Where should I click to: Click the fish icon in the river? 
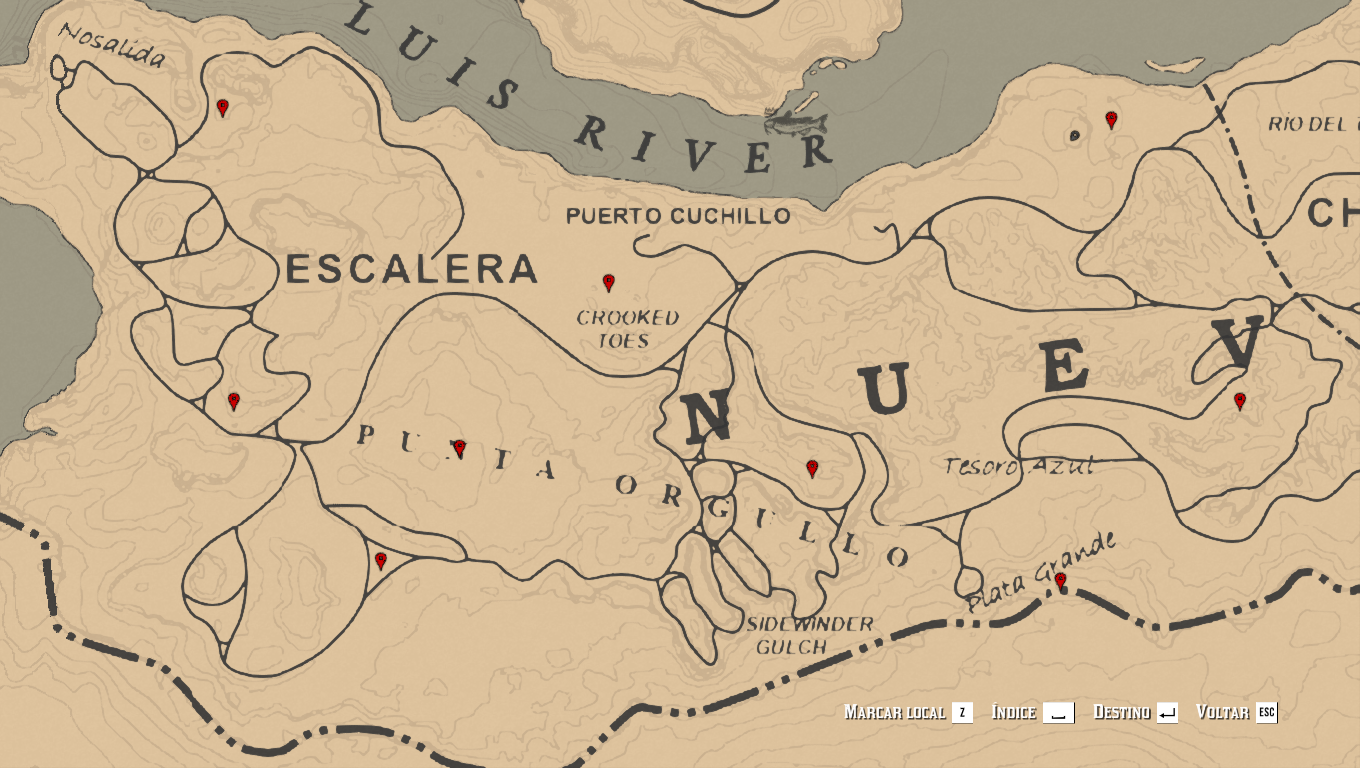pos(797,122)
